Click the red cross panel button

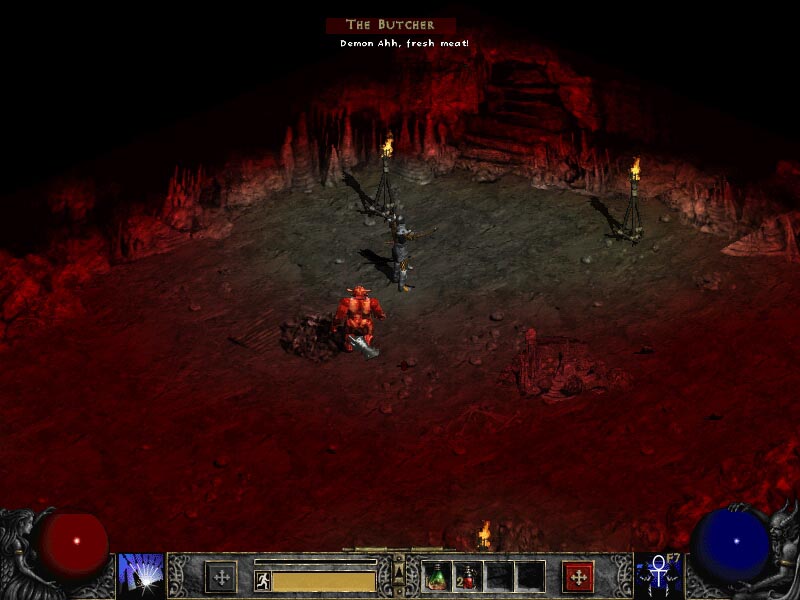tap(578, 577)
